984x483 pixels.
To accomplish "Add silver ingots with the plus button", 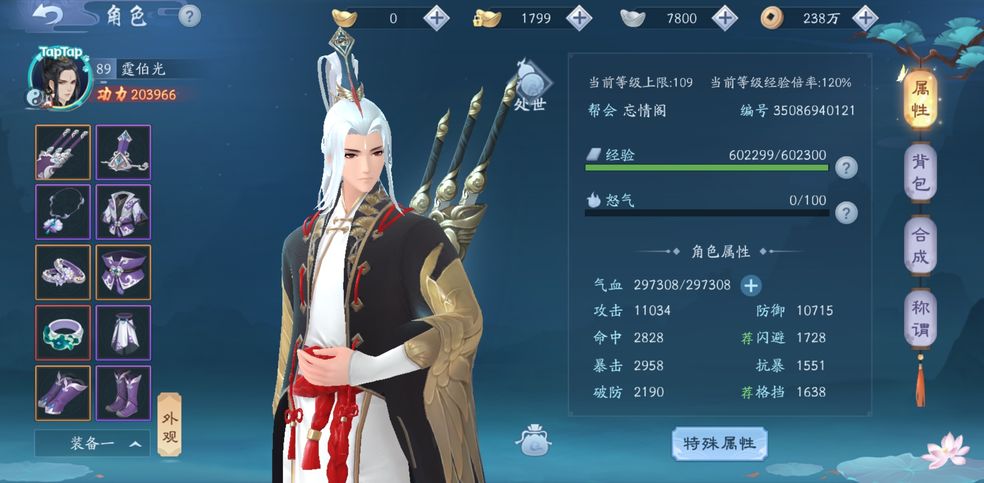I will click(x=724, y=17).
